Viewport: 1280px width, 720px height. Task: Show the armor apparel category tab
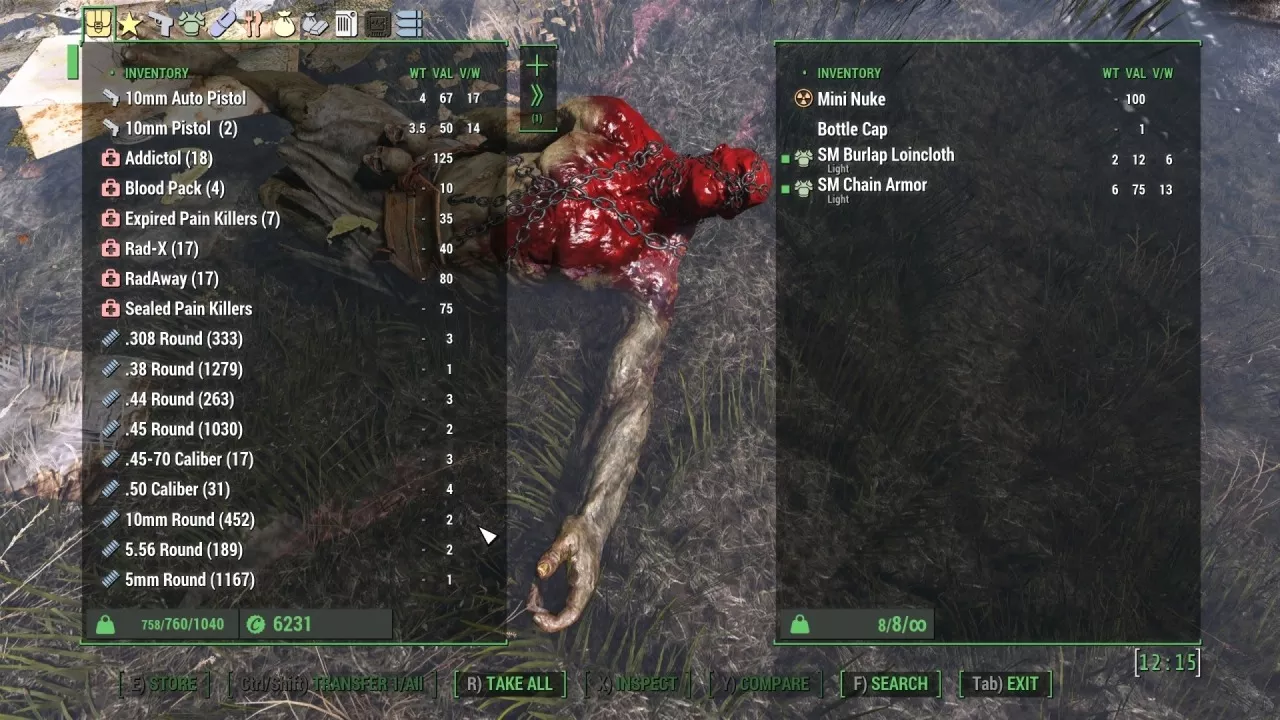pos(191,25)
